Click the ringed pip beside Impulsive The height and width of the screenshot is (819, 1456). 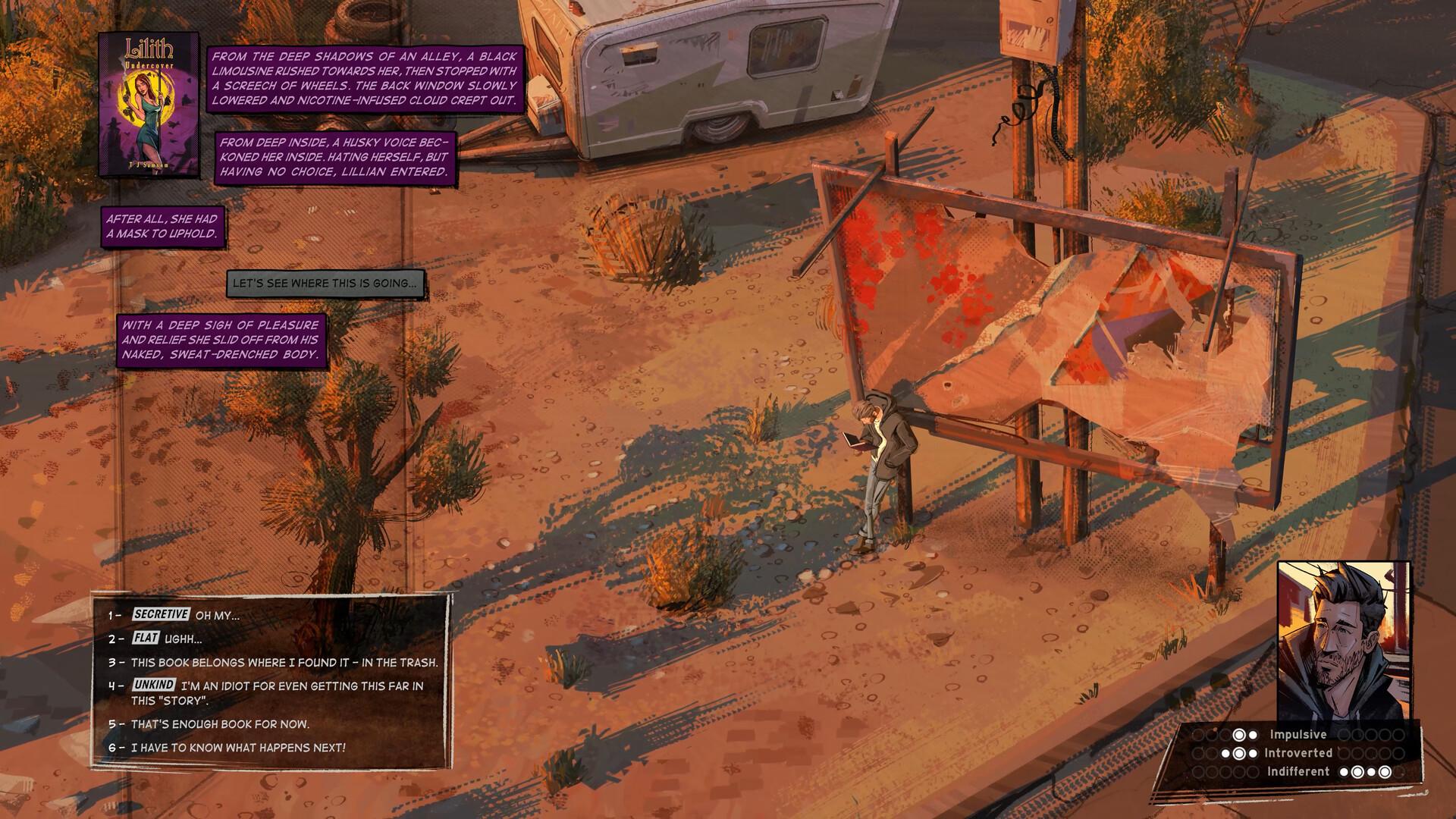pyautogui.click(x=1239, y=734)
